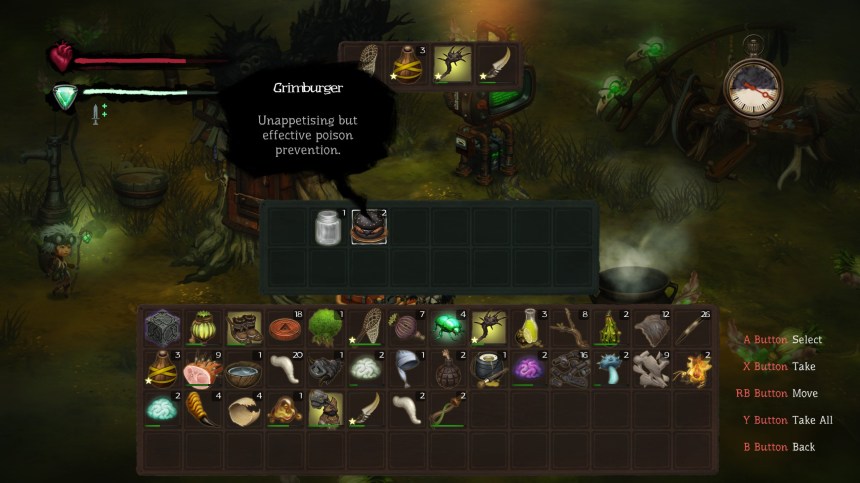Select the pile of bones

tap(651, 369)
